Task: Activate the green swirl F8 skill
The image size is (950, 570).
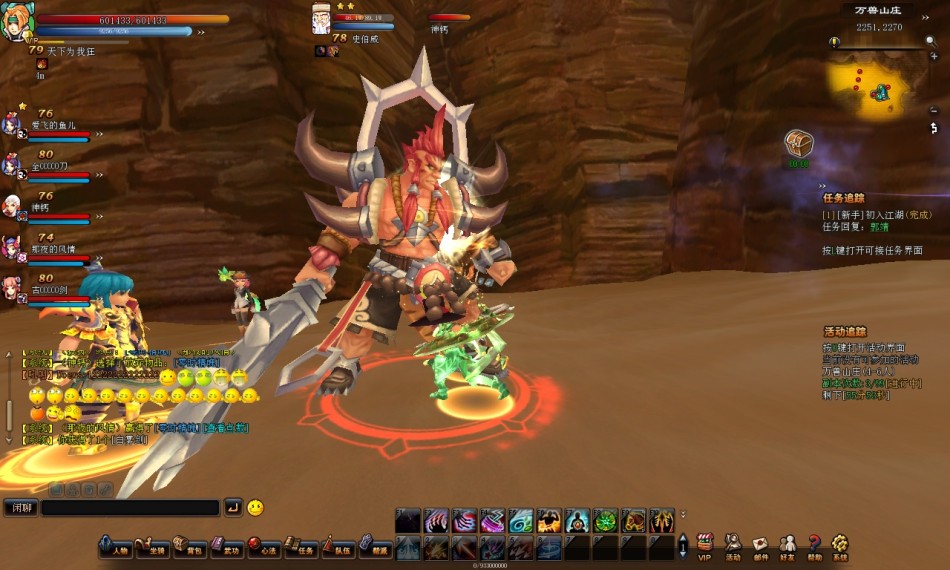Action: point(606,521)
